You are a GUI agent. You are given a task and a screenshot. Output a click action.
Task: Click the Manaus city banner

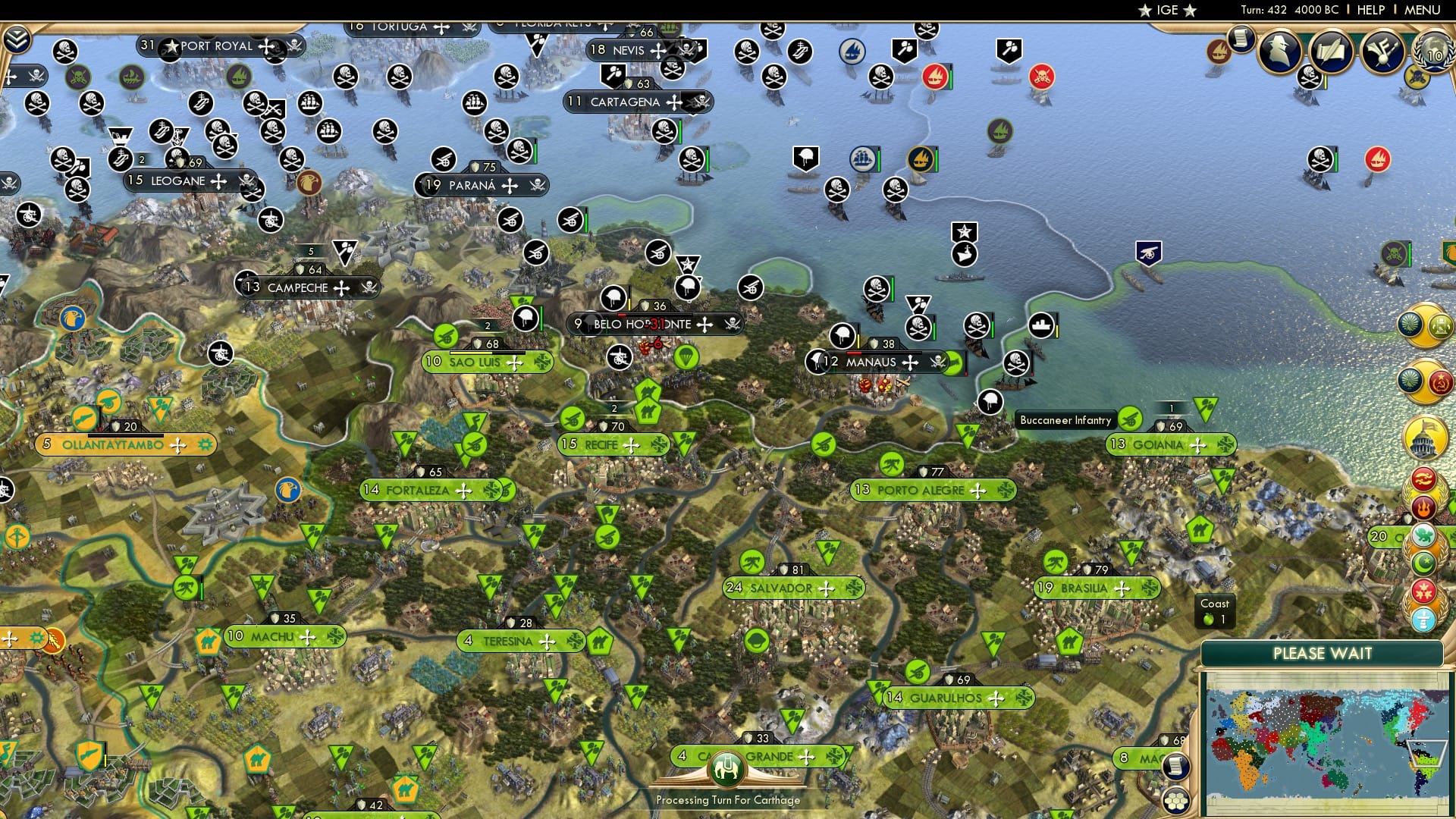tap(871, 362)
